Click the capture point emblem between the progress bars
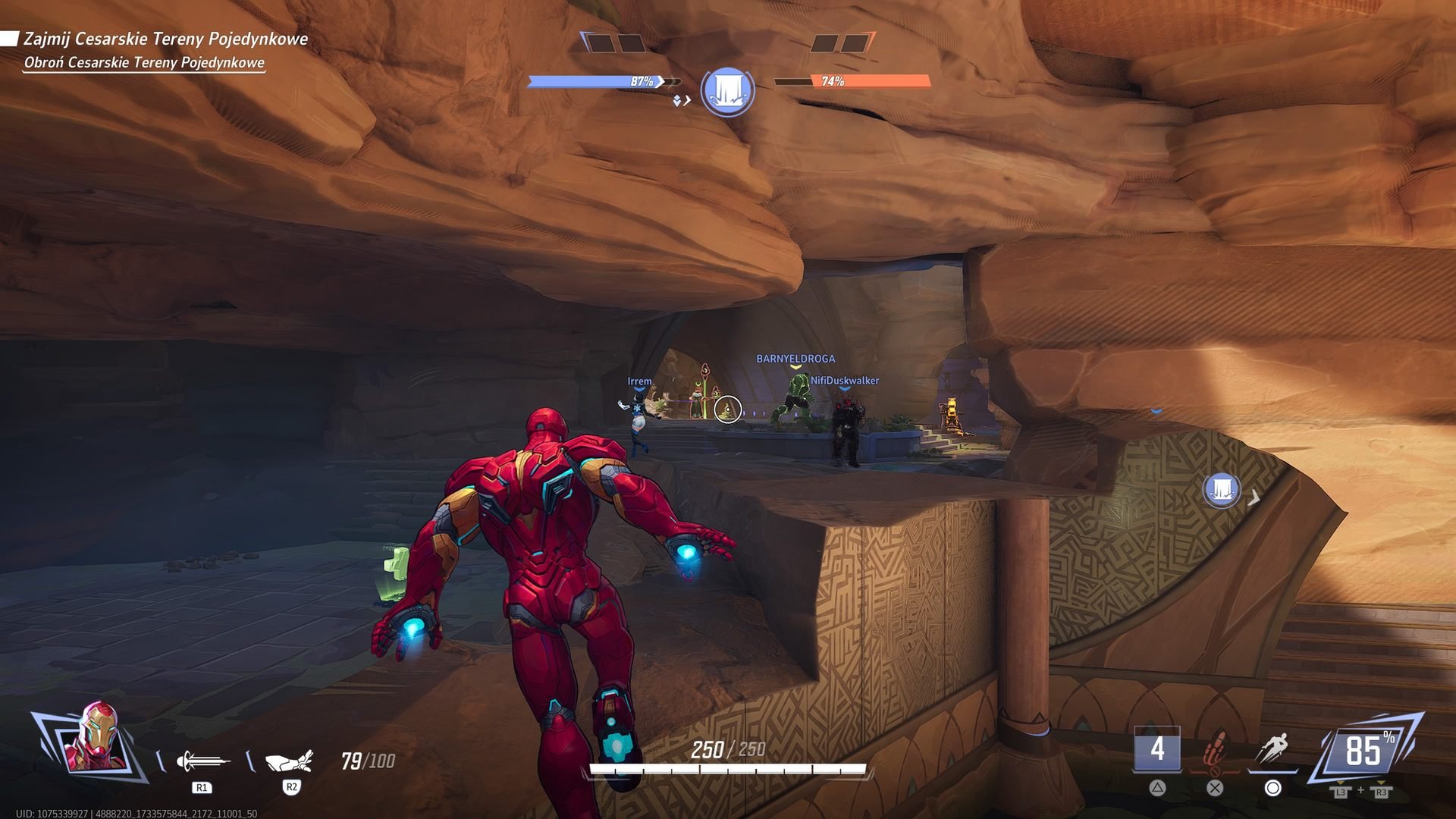 [727, 91]
